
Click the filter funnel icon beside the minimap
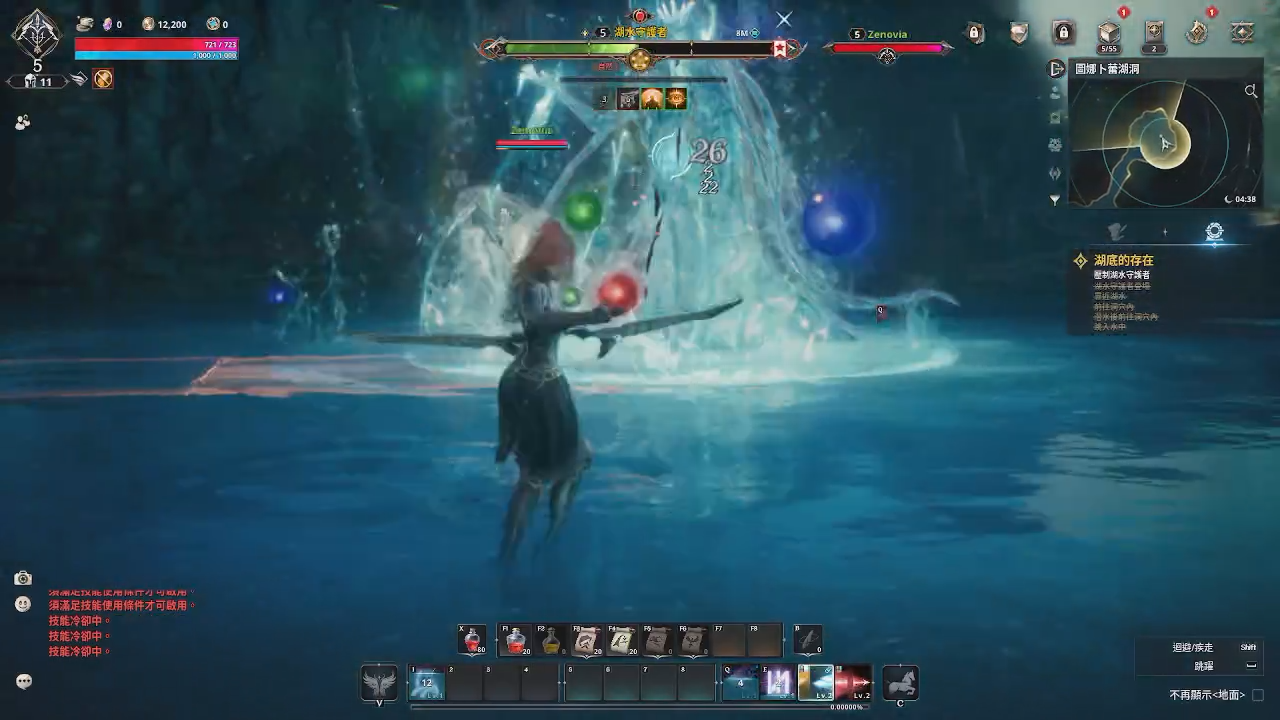(1053, 200)
